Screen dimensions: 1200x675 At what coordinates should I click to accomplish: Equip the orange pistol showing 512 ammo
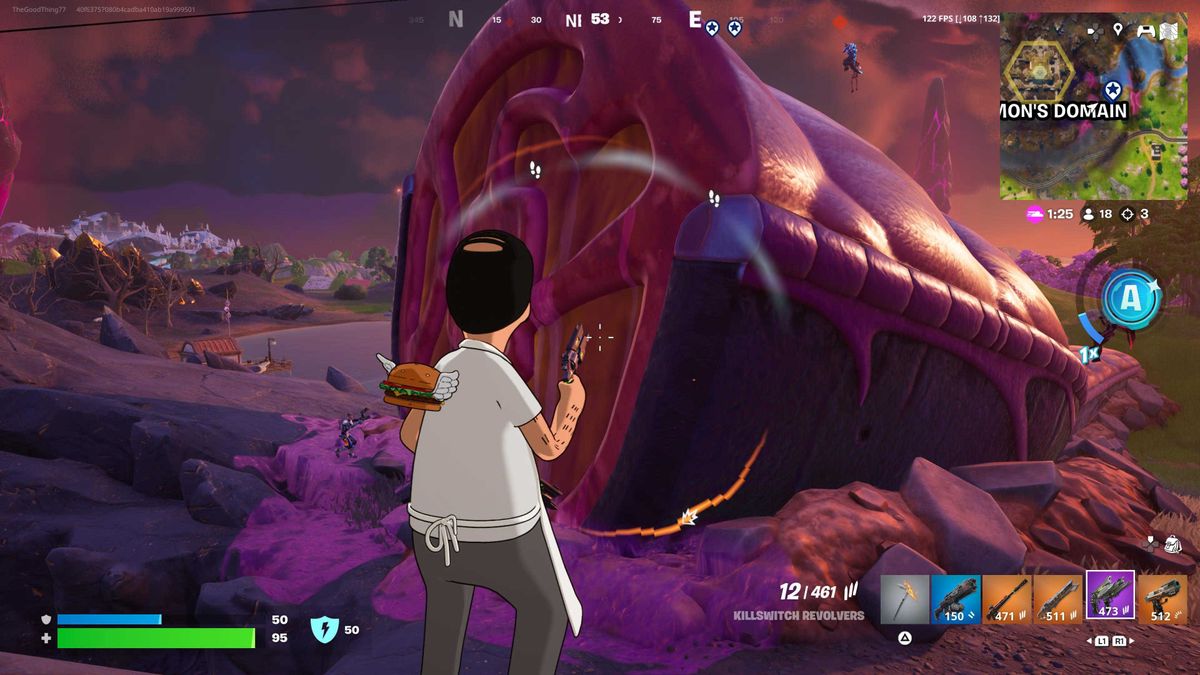pyautogui.click(x=1162, y=599)
